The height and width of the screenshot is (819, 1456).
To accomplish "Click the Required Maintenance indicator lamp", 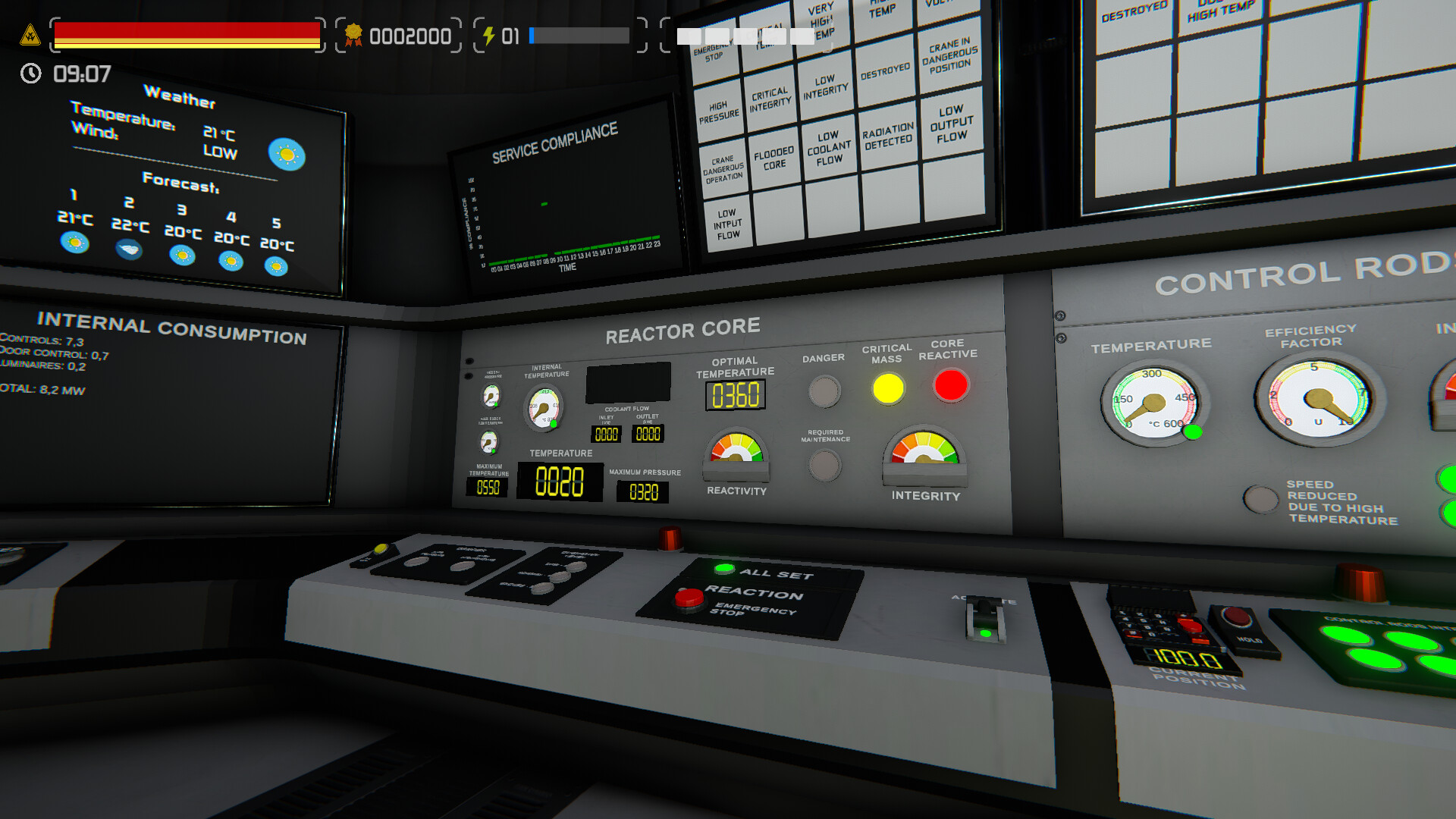I will click(x=825, y=465).
